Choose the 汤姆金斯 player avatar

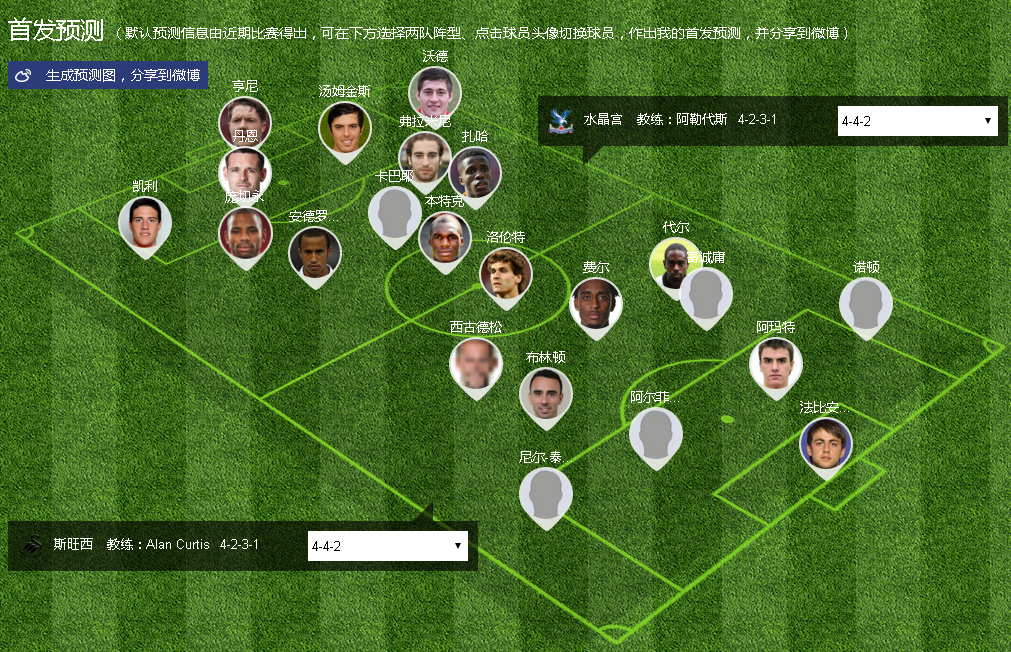(x=345, y=128)
